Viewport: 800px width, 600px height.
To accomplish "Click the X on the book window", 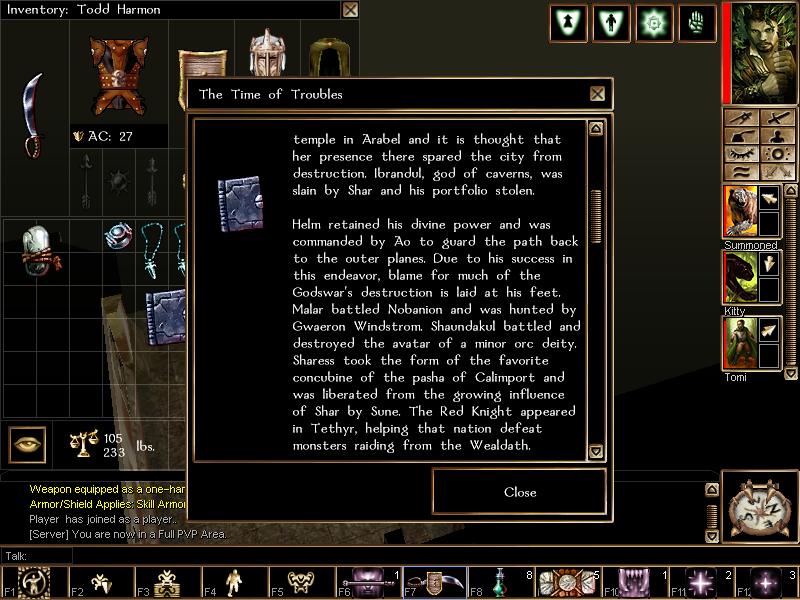I will tap(597, 94).
